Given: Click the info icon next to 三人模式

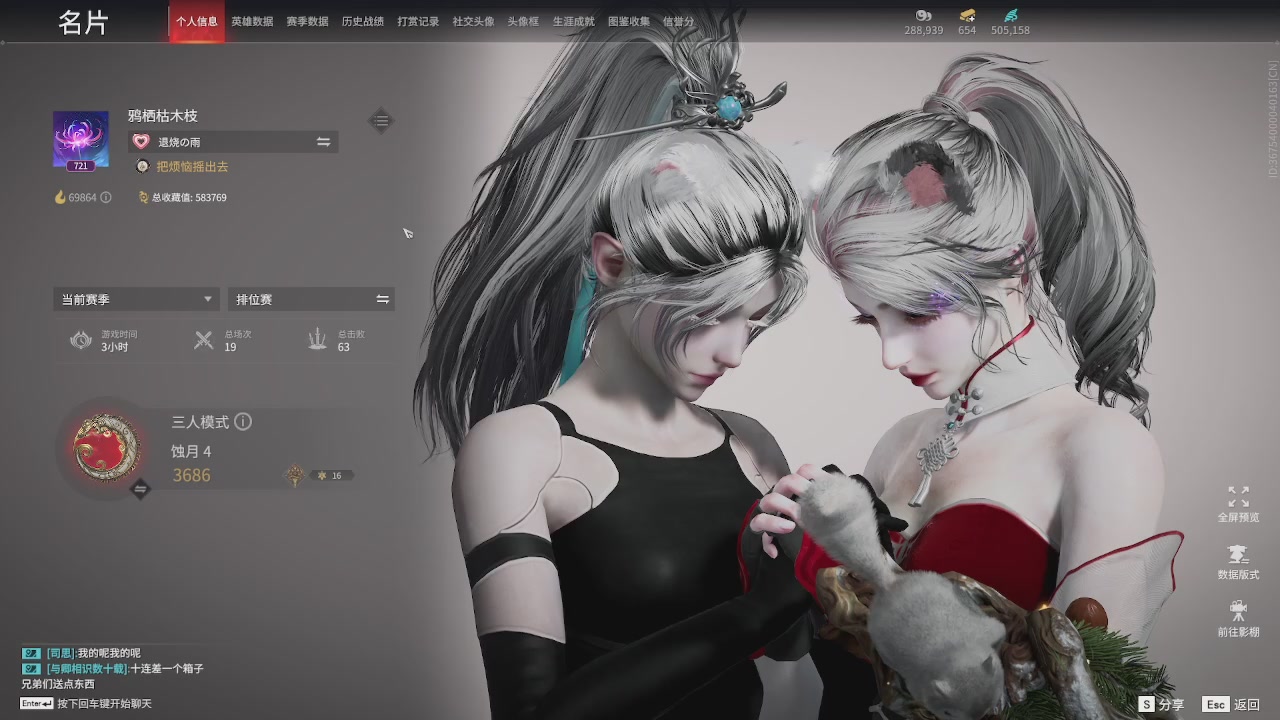Looking at the screenshot, I should click(x=243, y=422).
